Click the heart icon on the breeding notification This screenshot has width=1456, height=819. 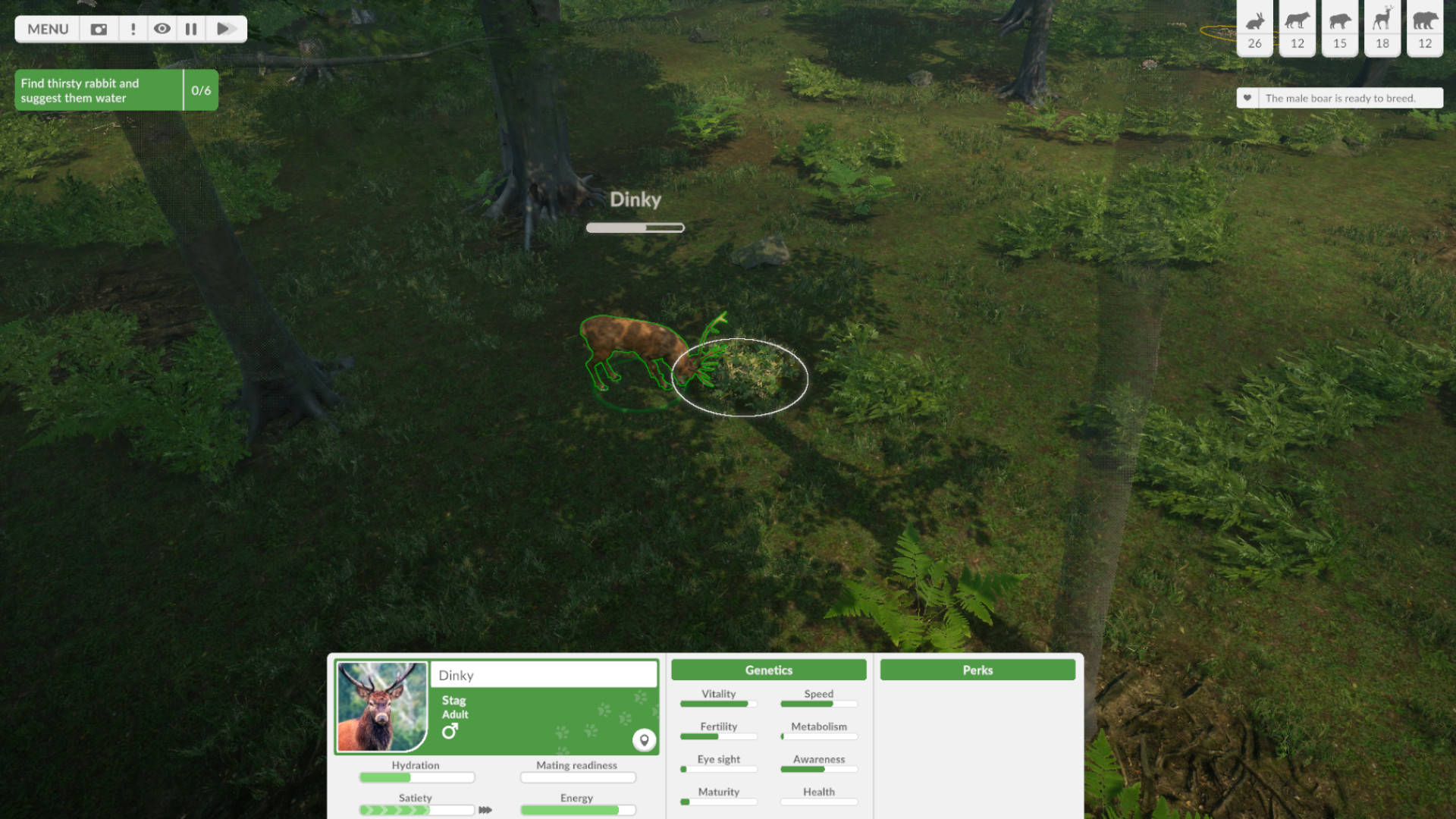[1246, 98]
